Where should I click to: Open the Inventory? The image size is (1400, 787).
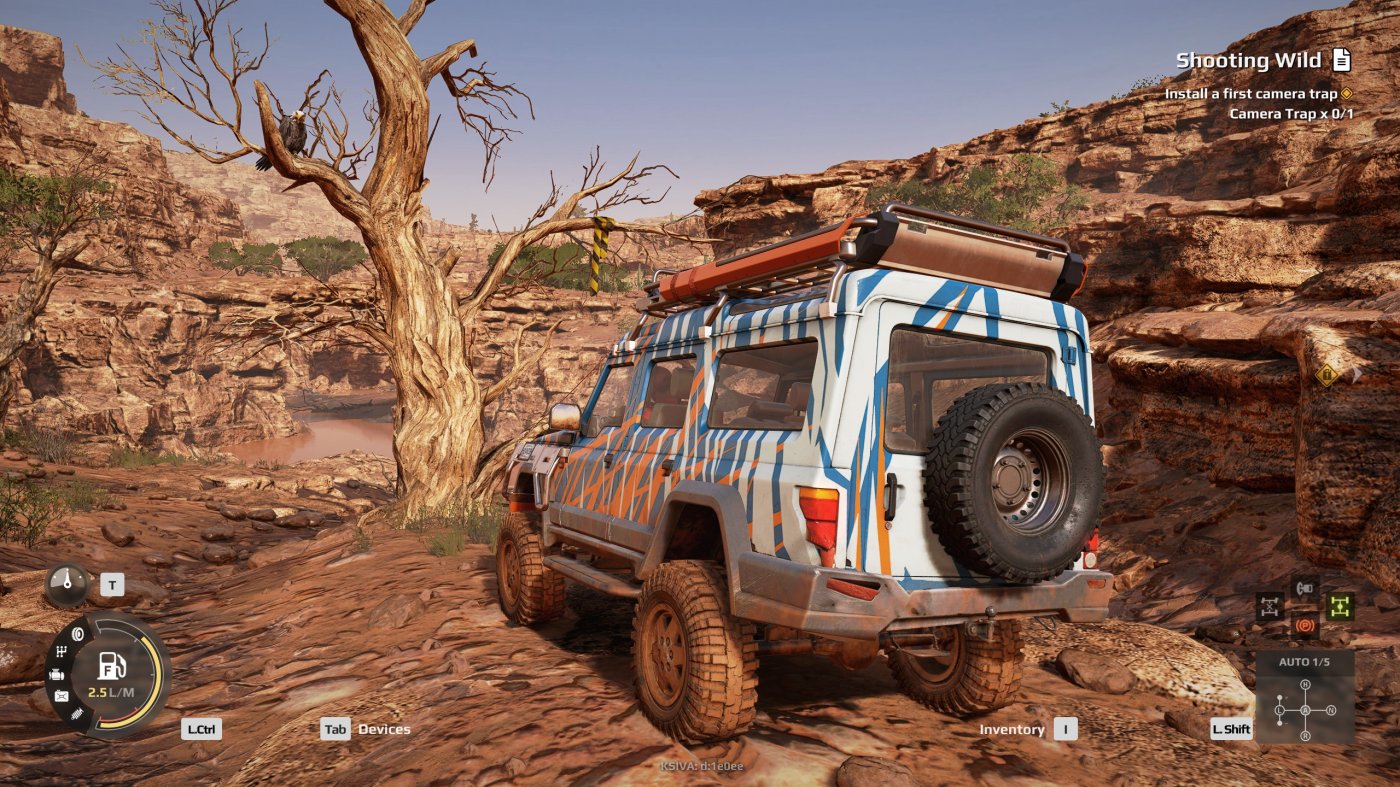click(1012, 730)
